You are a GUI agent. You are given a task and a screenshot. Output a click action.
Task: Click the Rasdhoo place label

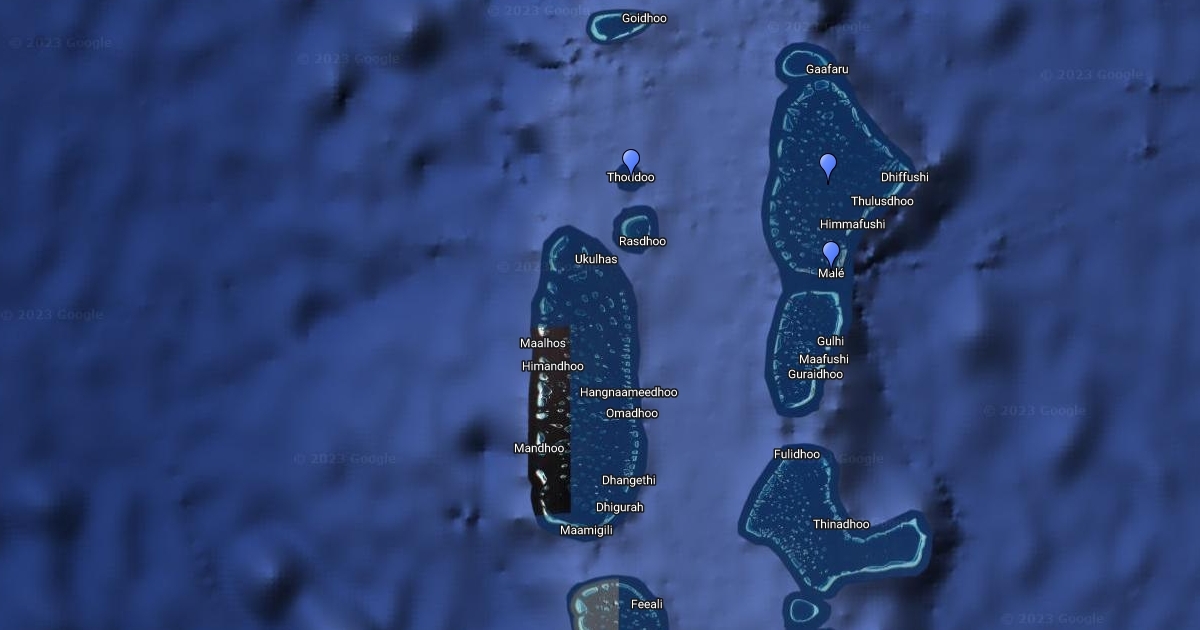pyautogui.click(x=642, y=241)
